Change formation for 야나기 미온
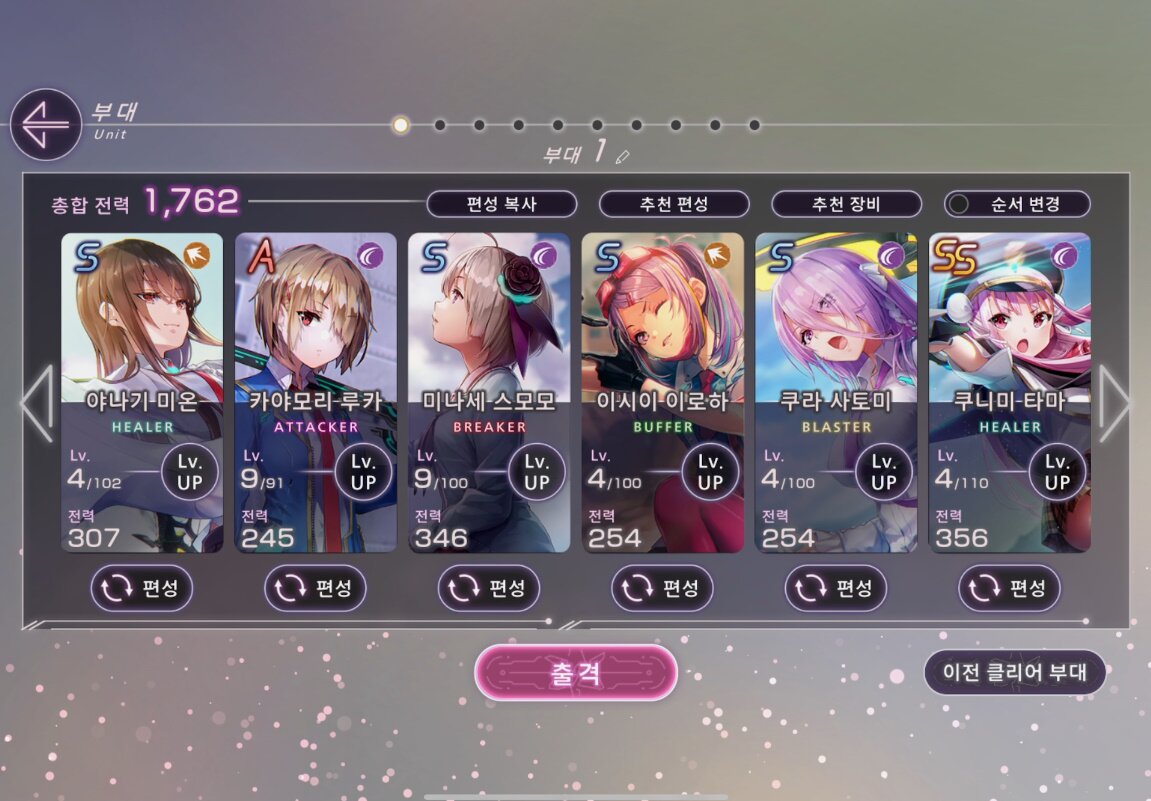Viewport: 1151px width, 801px height. 142,588
